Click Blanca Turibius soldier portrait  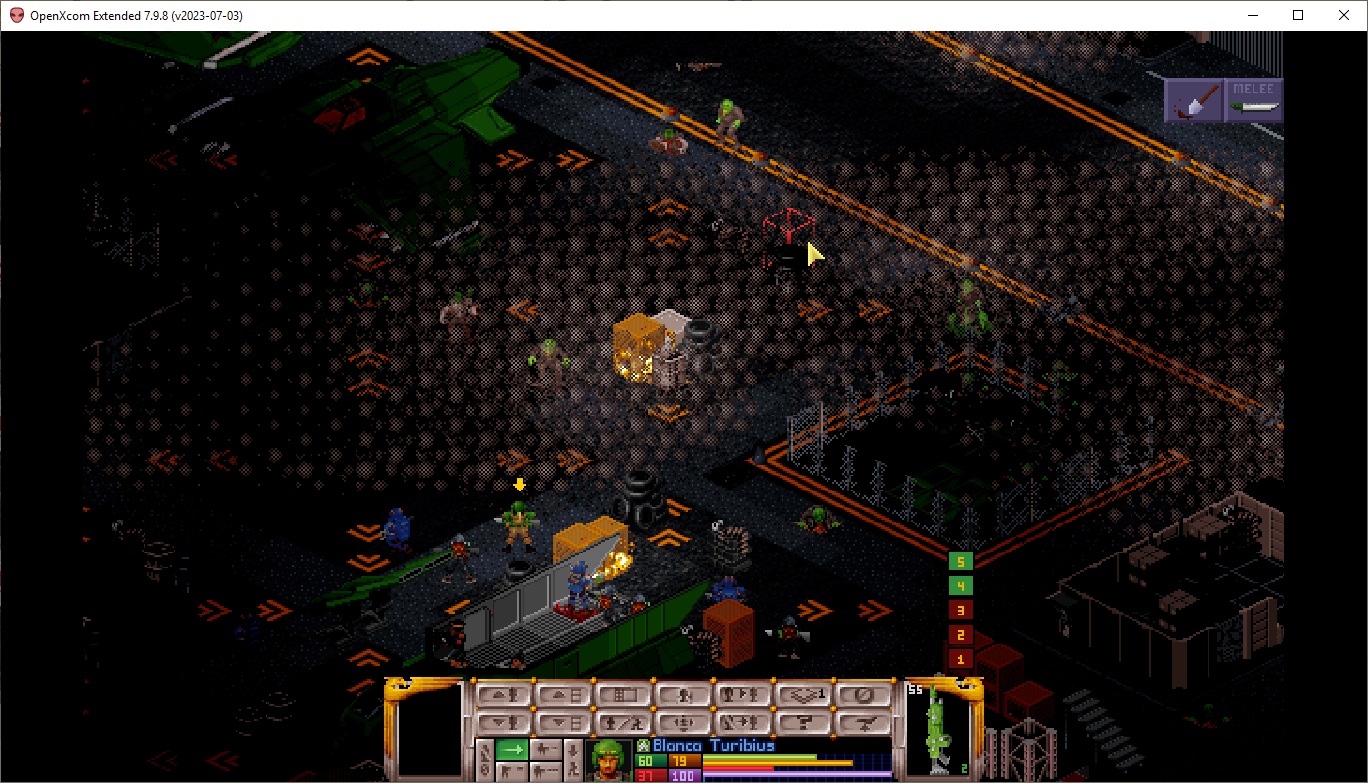(610, 758)
